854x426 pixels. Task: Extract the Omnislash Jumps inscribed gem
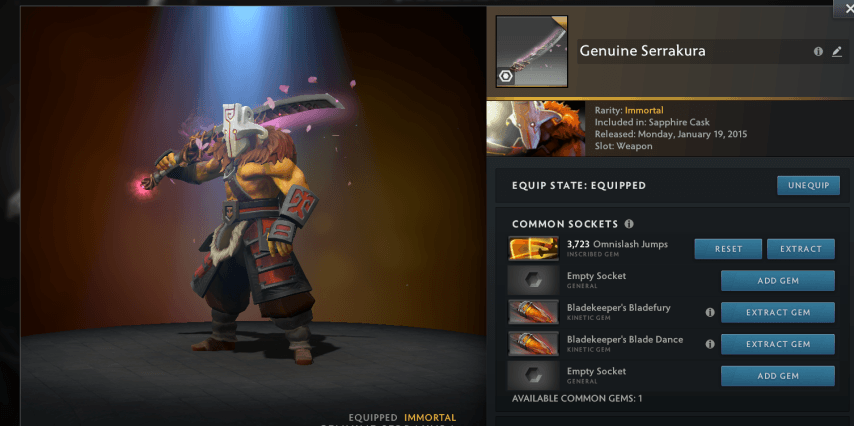coord(800,249)
